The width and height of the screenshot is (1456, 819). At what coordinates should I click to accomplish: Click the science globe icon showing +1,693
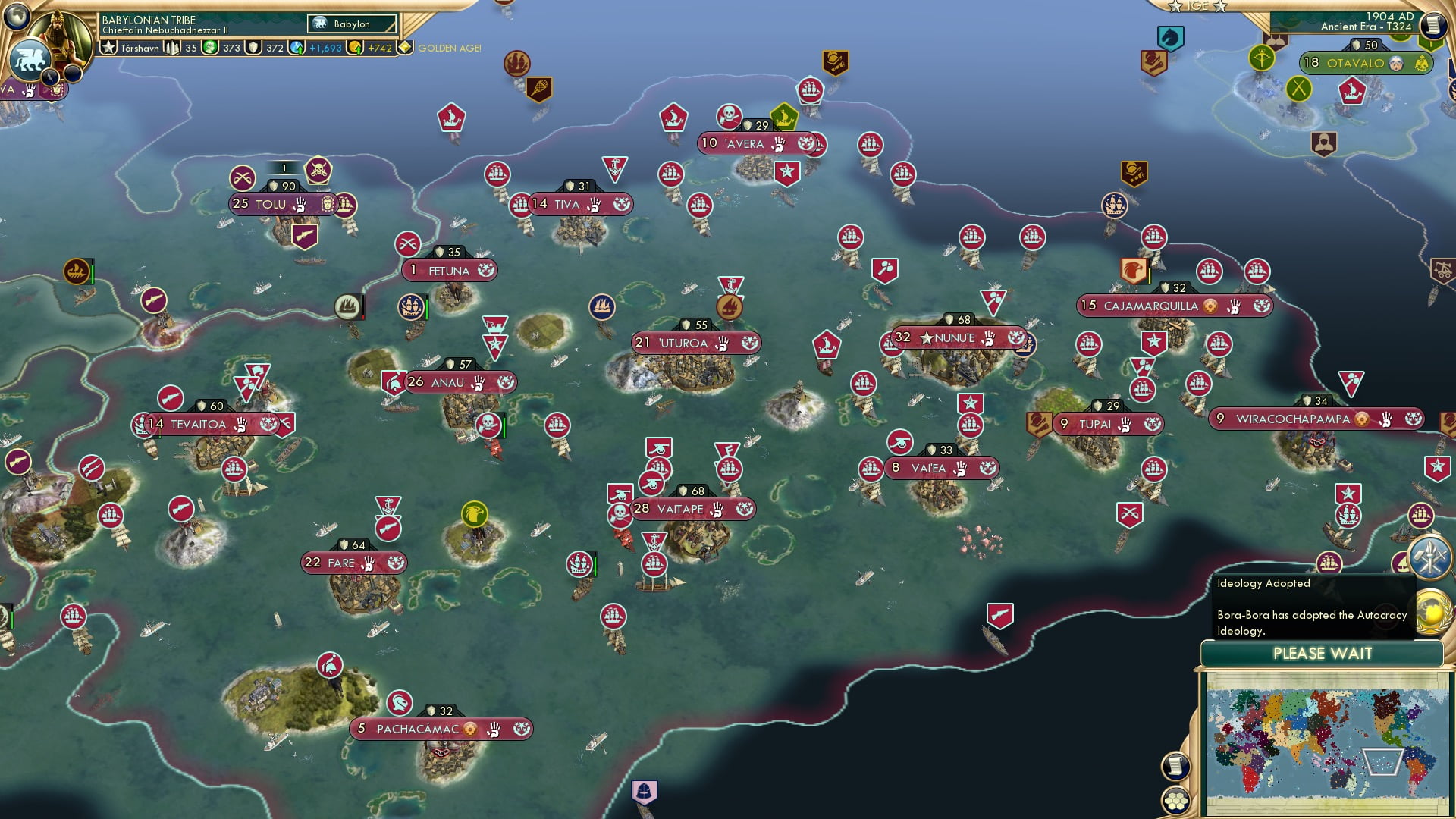[x=296, y=47]
